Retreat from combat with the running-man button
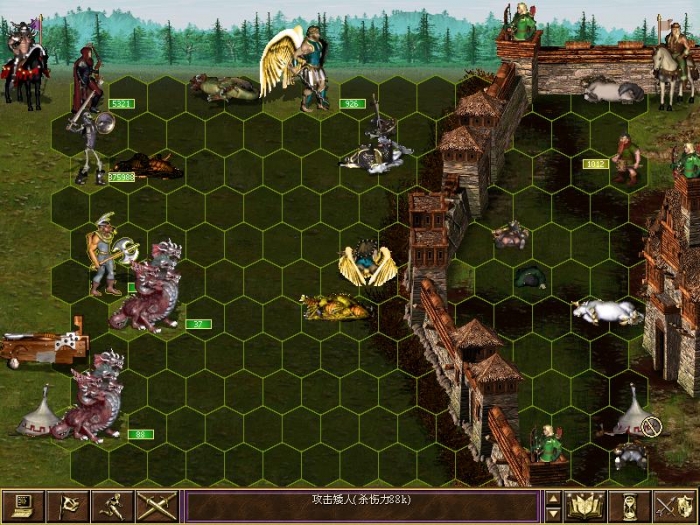This screenshot has height=525, width=700. point(112,506)
